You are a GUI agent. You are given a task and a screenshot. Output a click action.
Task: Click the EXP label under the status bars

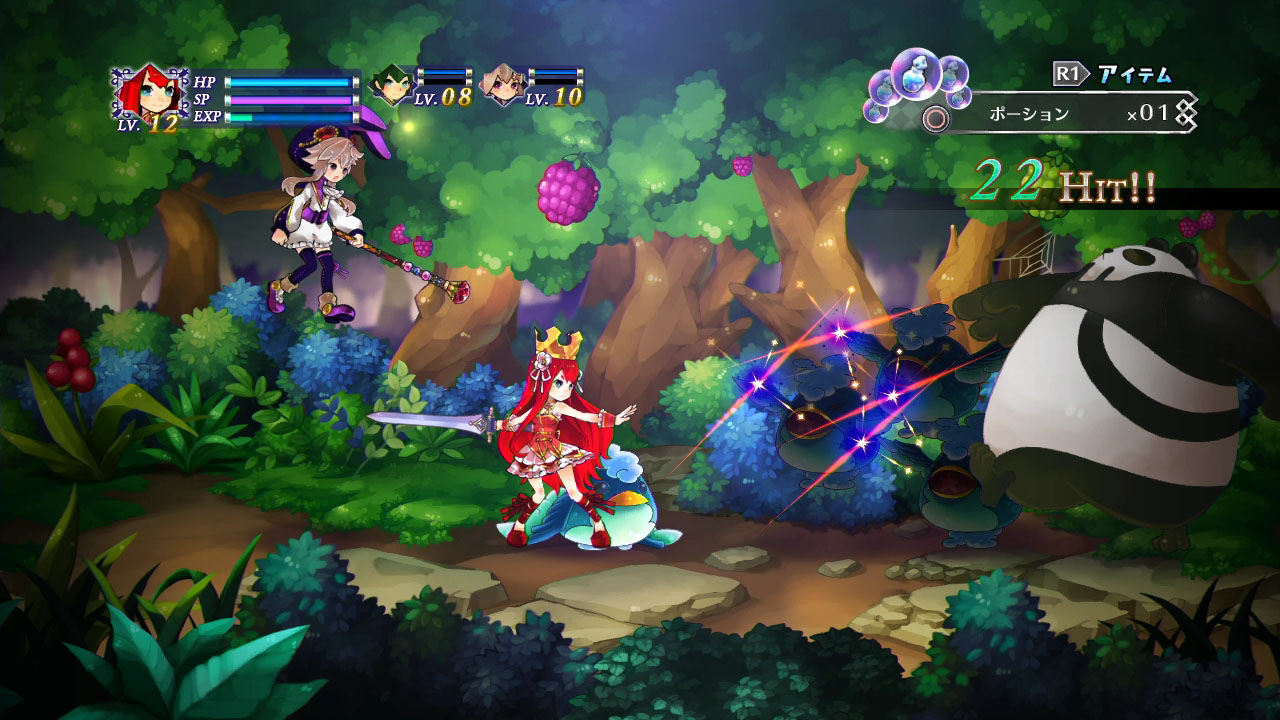click(210, 116)
